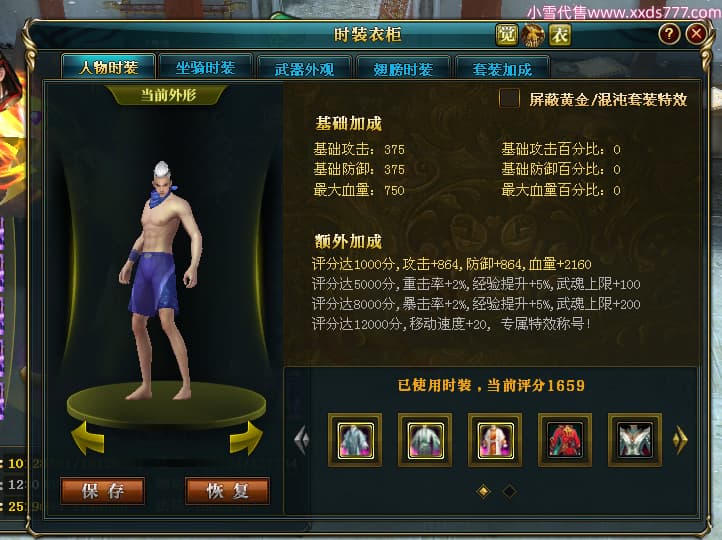Open the 套装加成 tab
This screenshot has height=540, width=722.
496,69
